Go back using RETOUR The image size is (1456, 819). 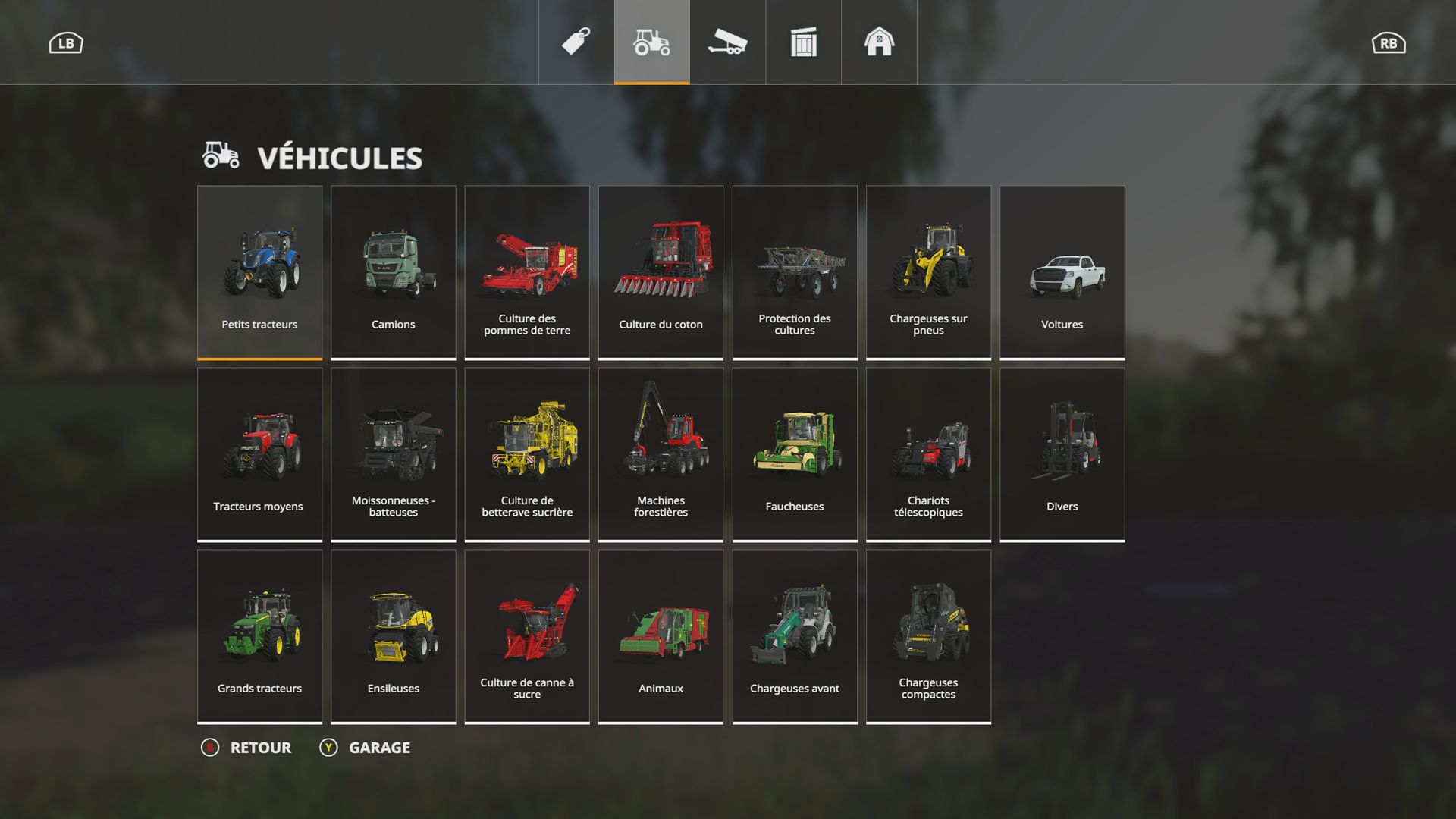[x=258, y=748]
